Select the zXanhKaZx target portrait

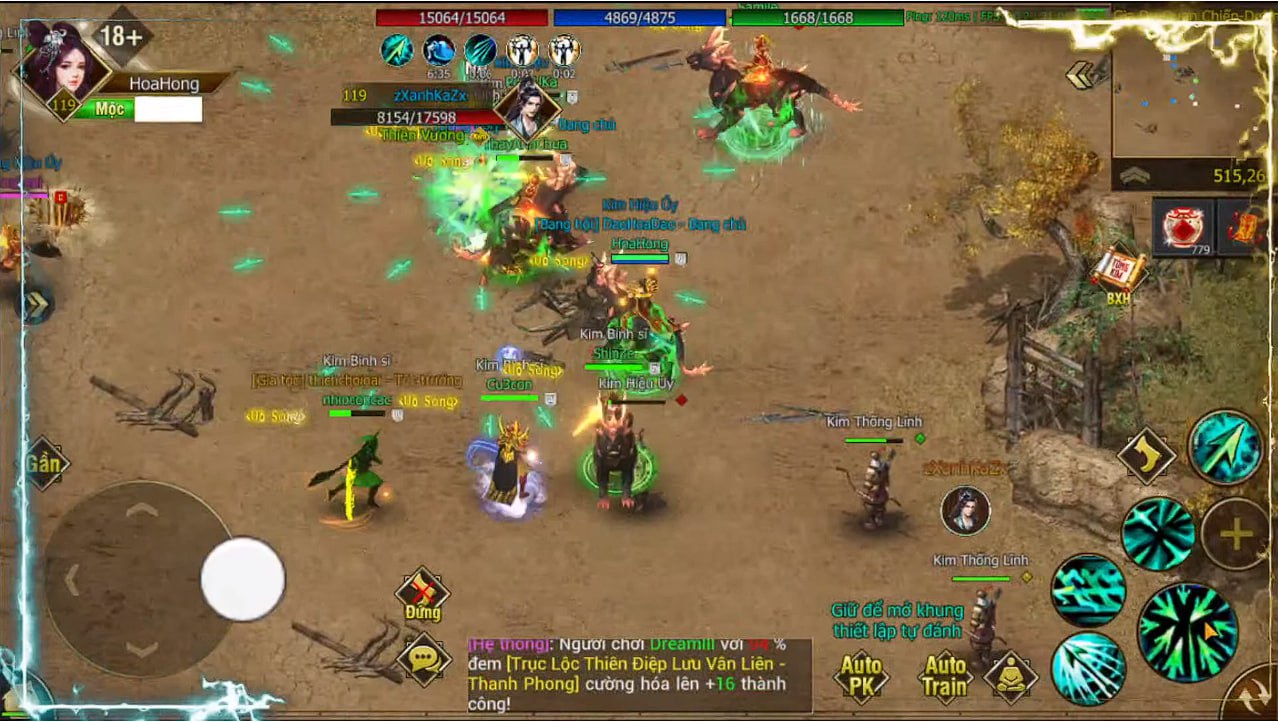[527, 110]
